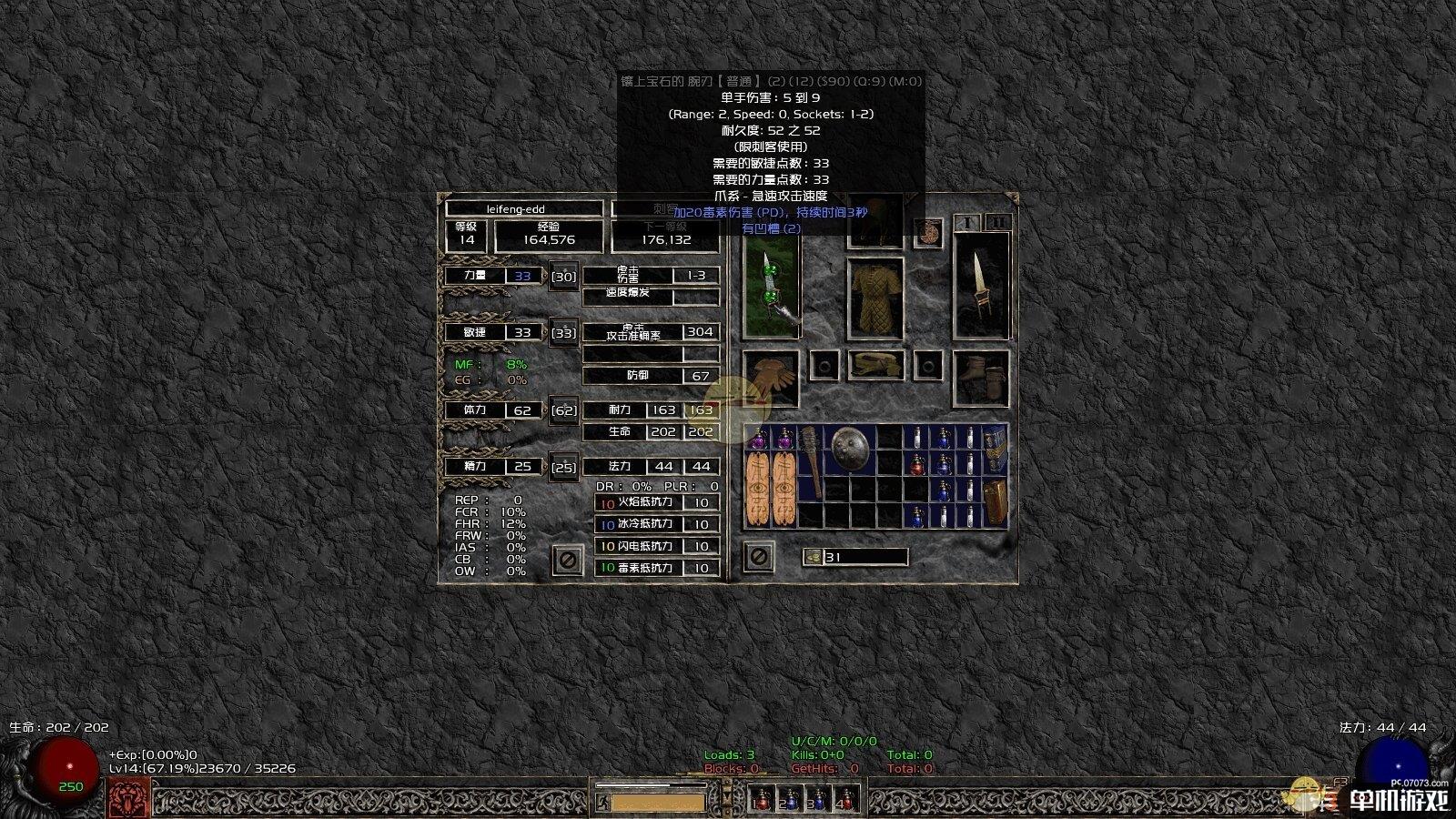Select the blade in the right weapon slot
1456x819 pixels.
981,284
